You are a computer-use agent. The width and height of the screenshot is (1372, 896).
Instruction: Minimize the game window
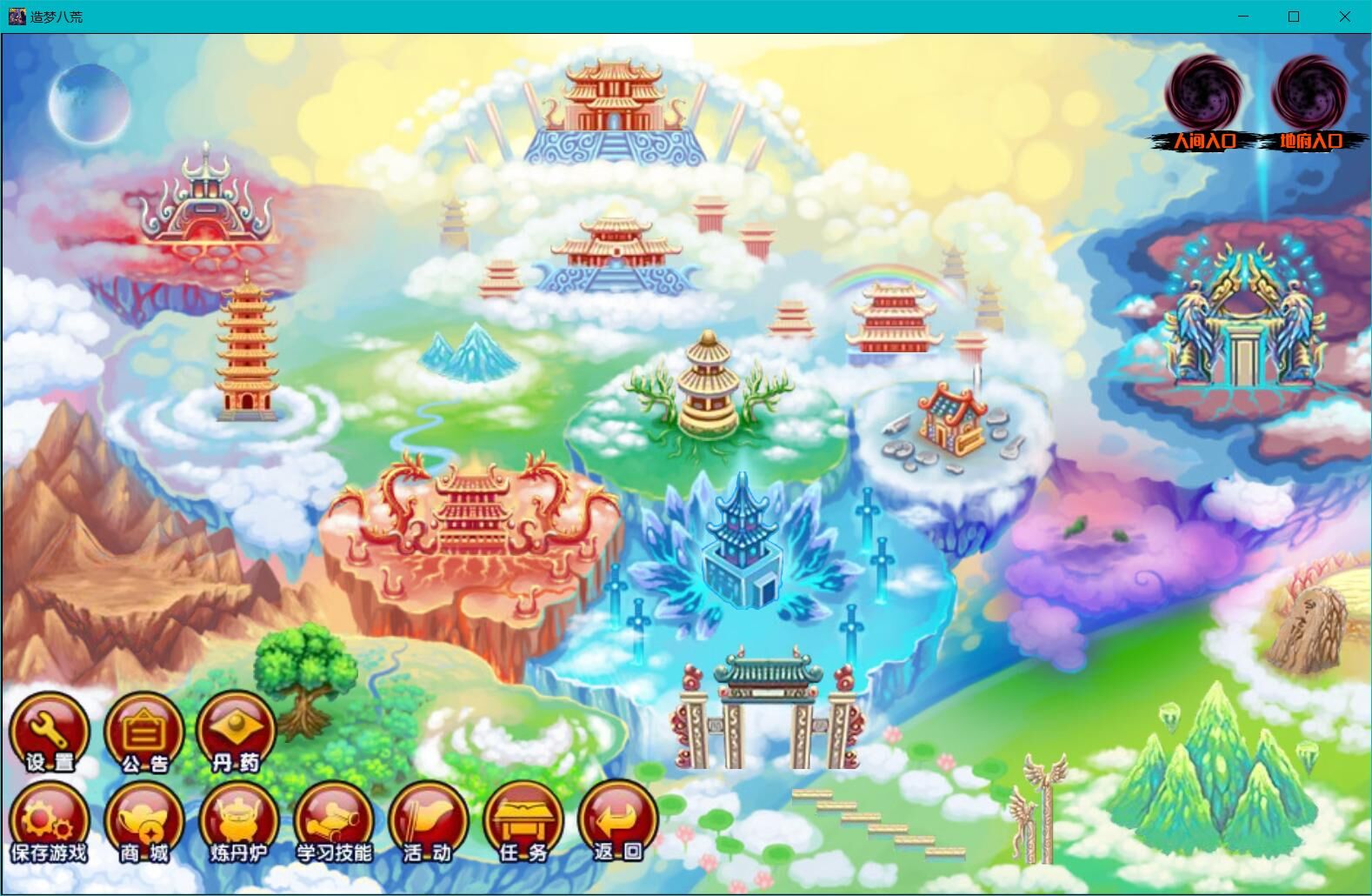click(1243, 17)
